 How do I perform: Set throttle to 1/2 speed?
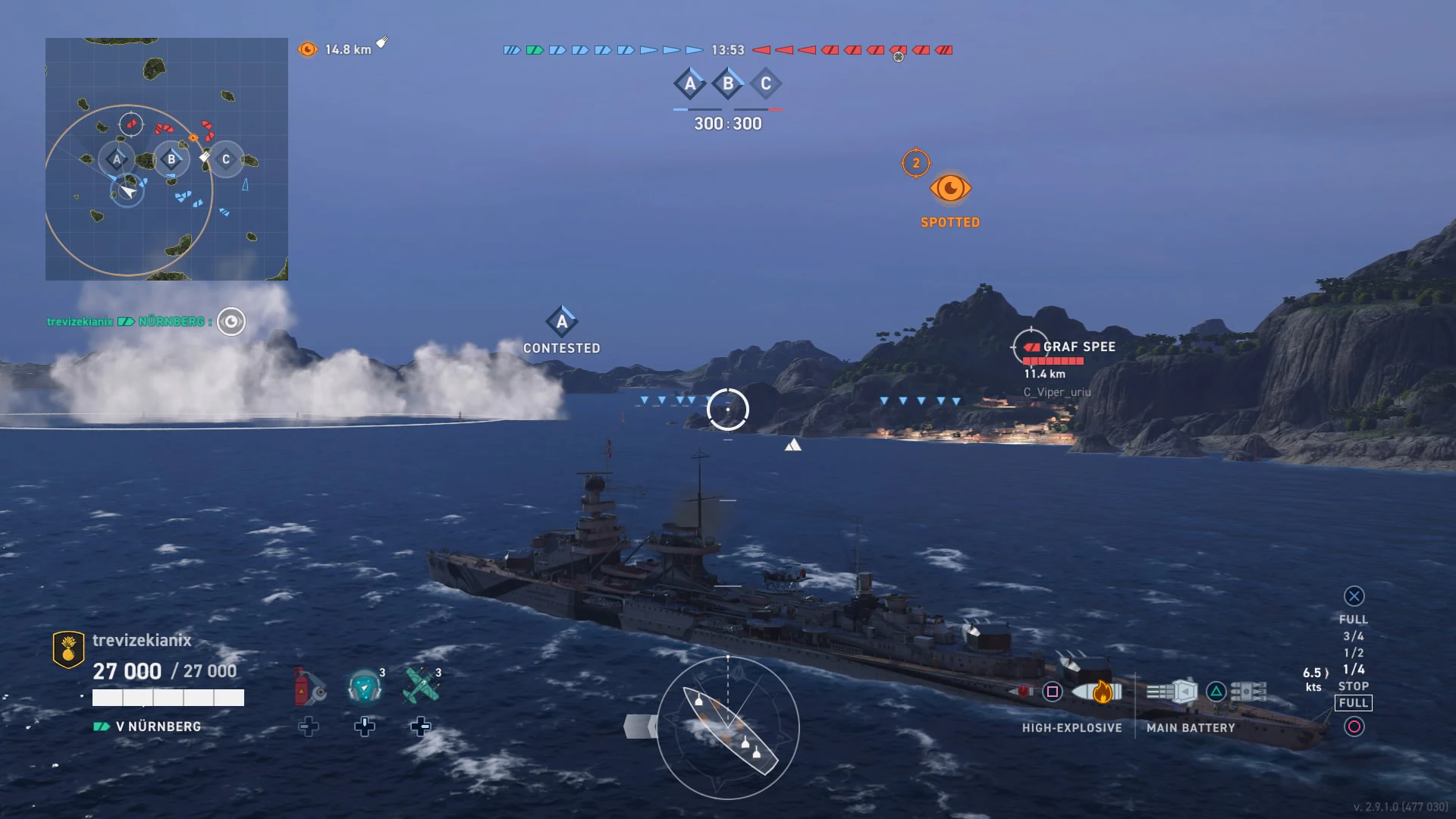click(x=1354, y=653)
